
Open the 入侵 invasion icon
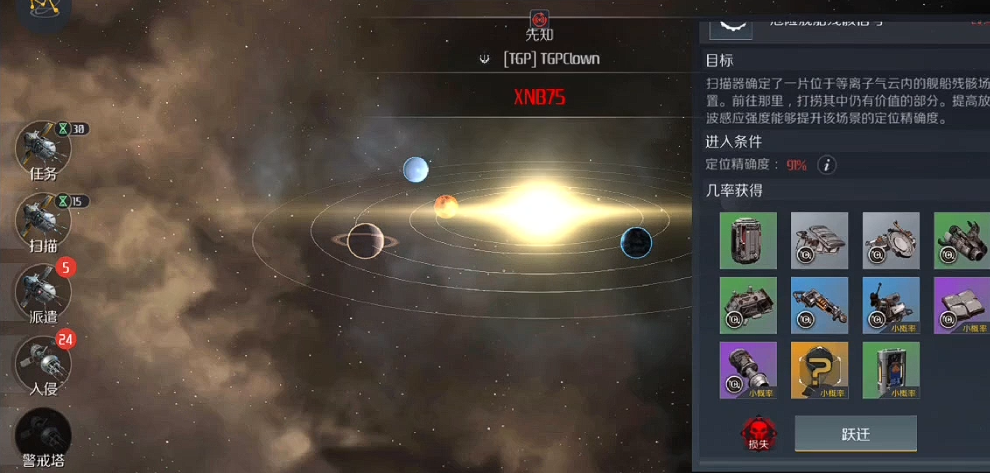point(43,362)
